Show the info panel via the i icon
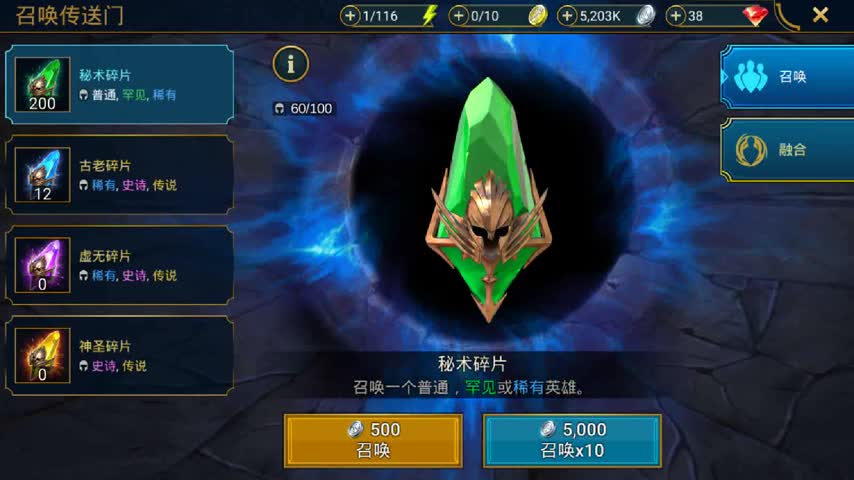Screen dimensions: 854x480 (x=291, y=64)
